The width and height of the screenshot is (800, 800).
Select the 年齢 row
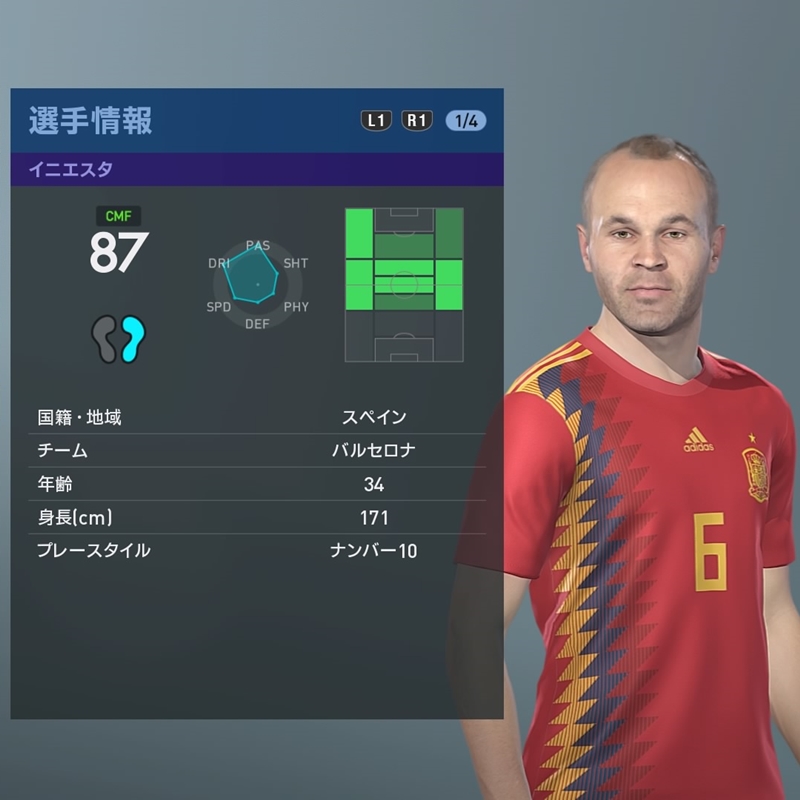[x=257, y=484]
